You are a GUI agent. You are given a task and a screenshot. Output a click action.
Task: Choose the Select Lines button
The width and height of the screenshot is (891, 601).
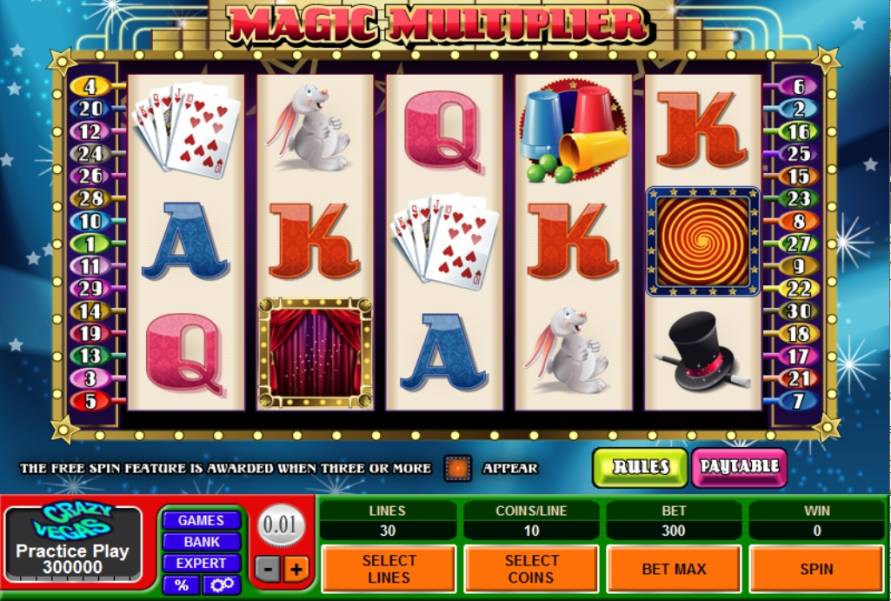click(x=389, y=569)
